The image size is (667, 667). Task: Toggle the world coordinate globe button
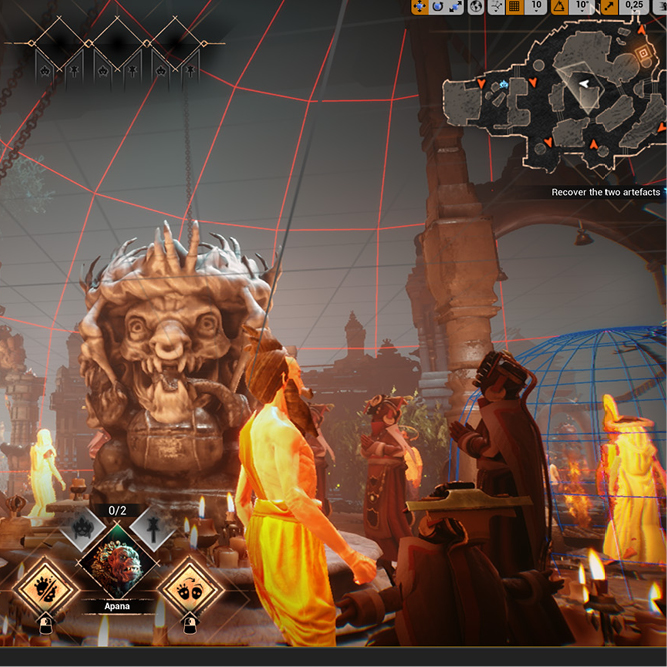point(478,6)
